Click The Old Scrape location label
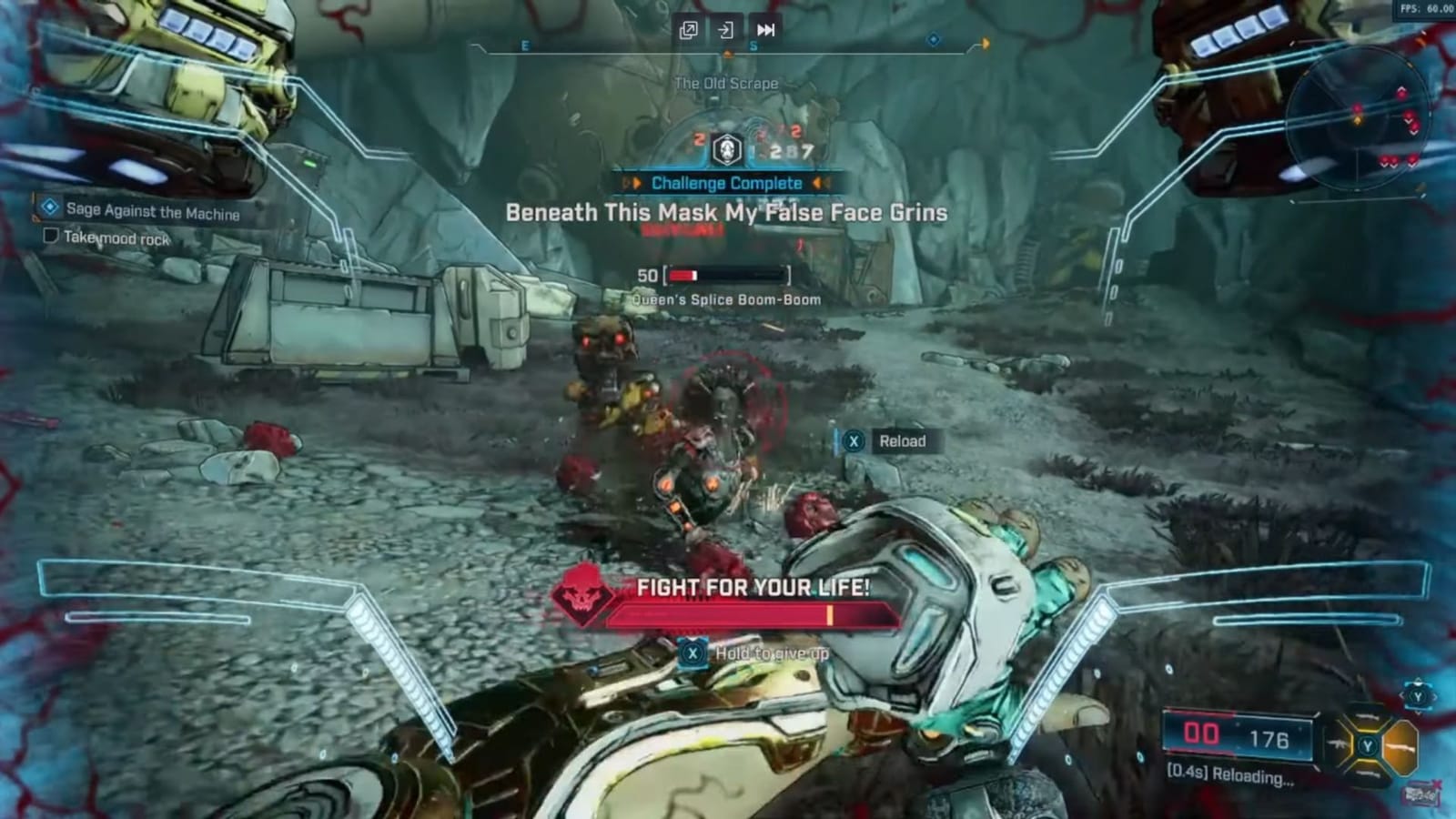 click(725, 82)
